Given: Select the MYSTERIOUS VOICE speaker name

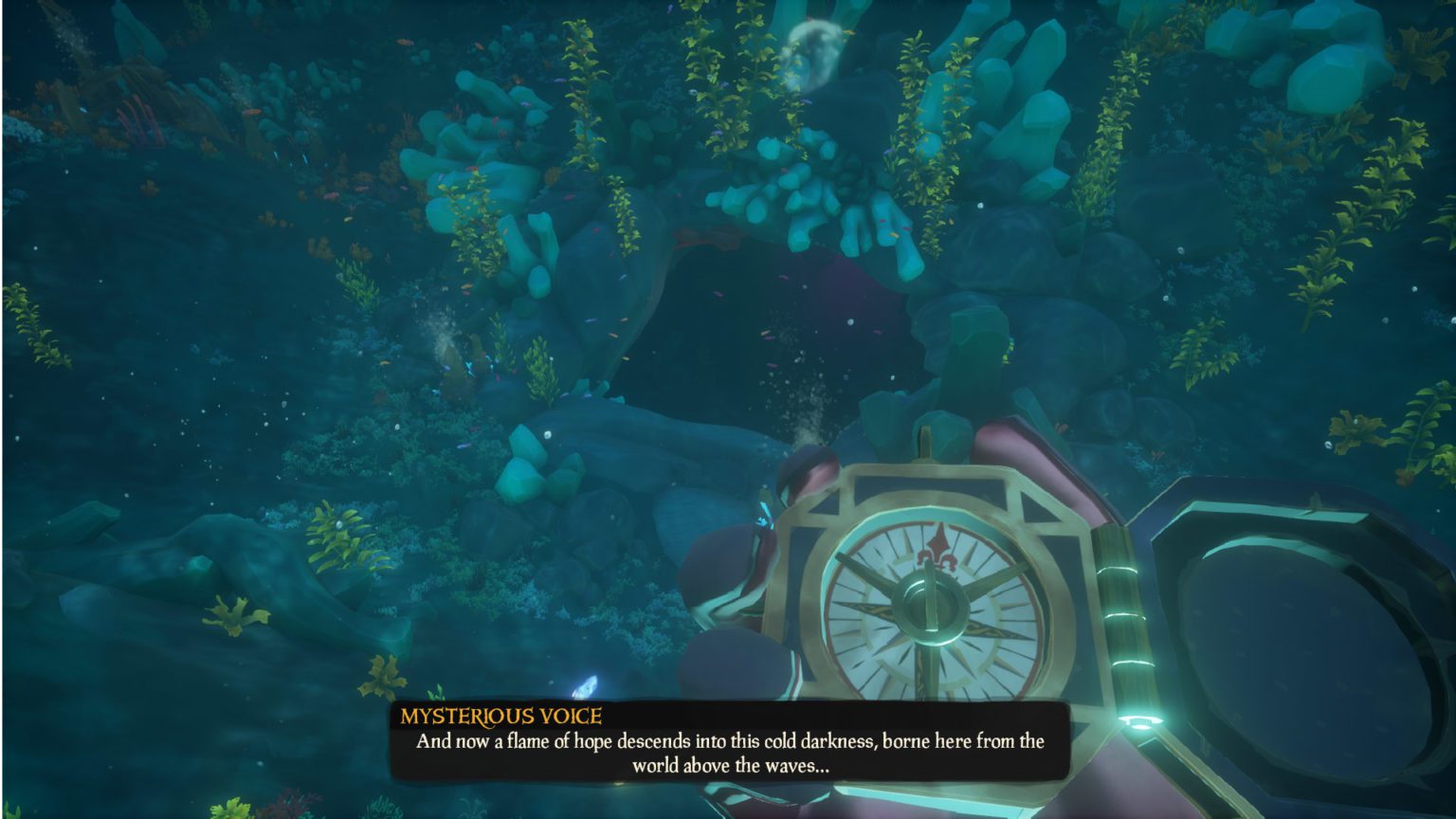Looking at the screenshot, I should (500, 713).
